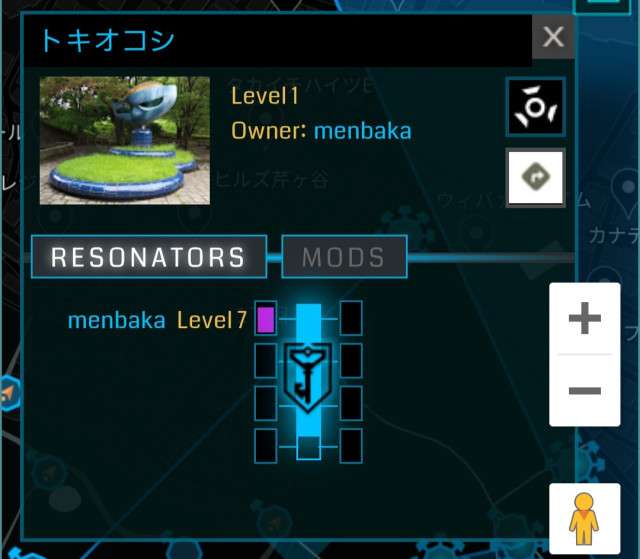Close the トキオコシ portal details panel
This screenshot has width=640, height=559.
point(553,39)
